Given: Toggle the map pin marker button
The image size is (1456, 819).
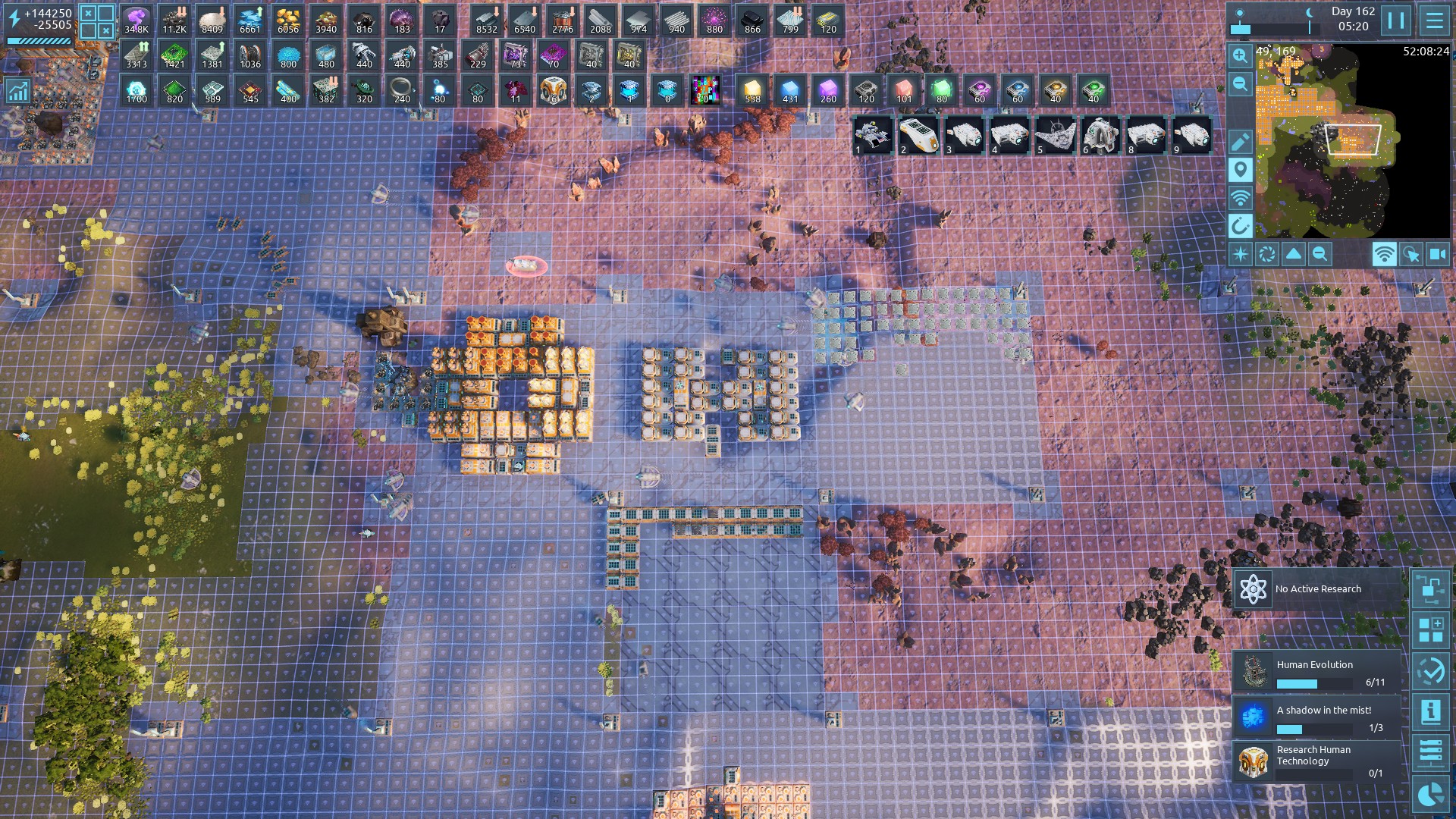Looking at the screenshot, I should (1240, 170).
